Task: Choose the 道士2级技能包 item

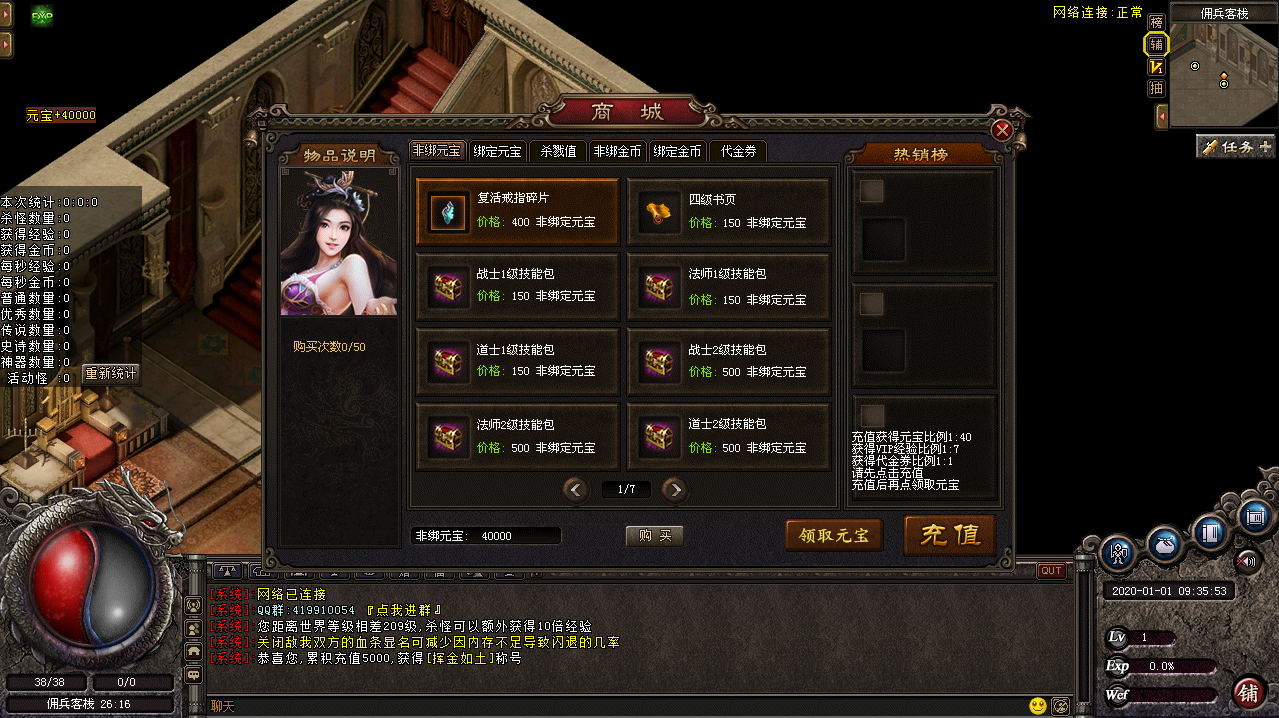Action: (x=729, y=437)
